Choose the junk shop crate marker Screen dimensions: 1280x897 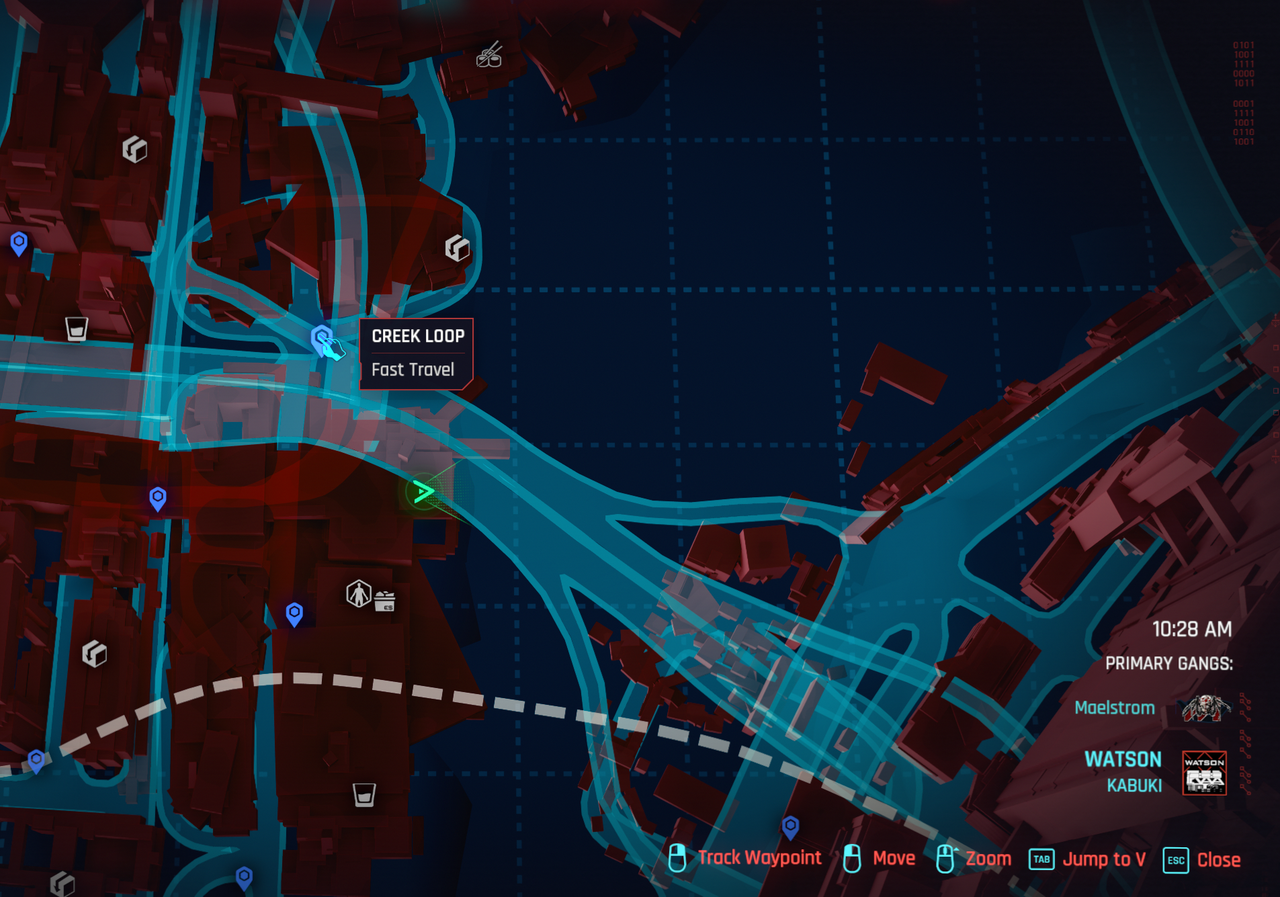[385, 601]
